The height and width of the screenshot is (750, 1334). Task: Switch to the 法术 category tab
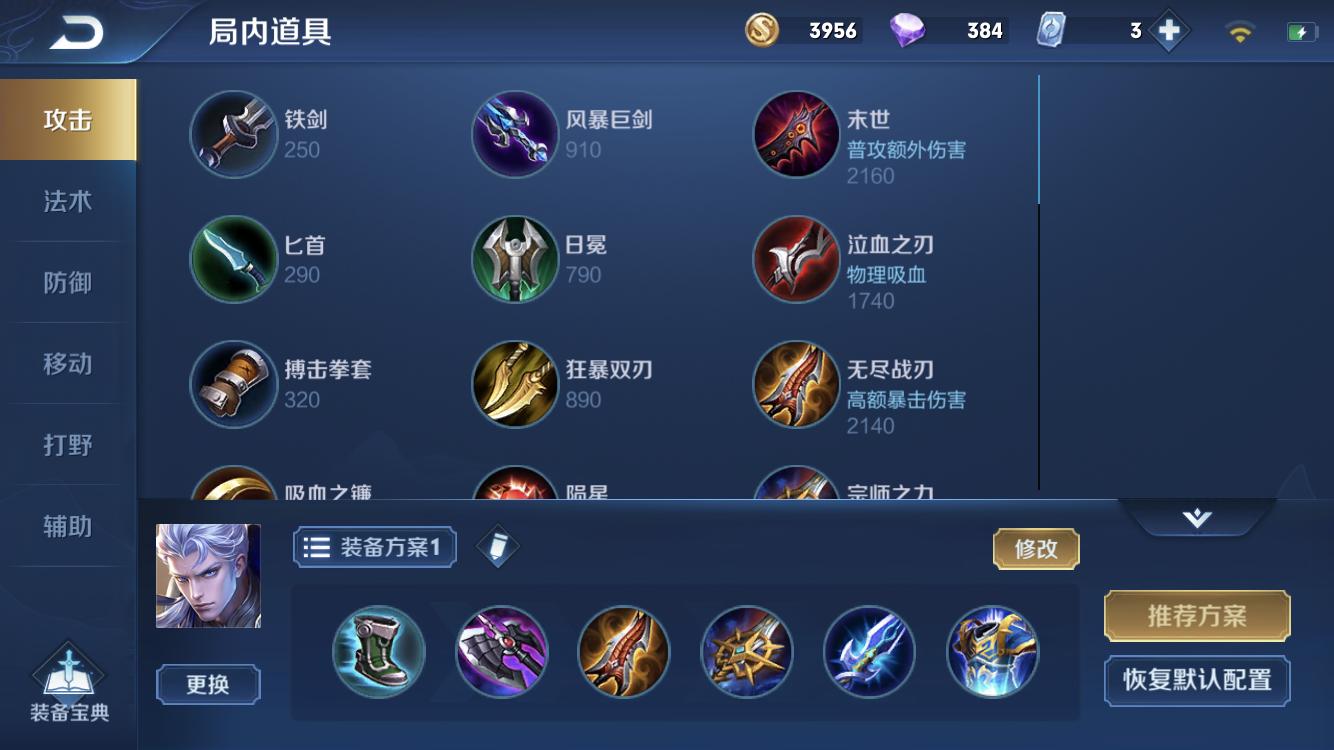pyautogui.click(x=68, y=200)
